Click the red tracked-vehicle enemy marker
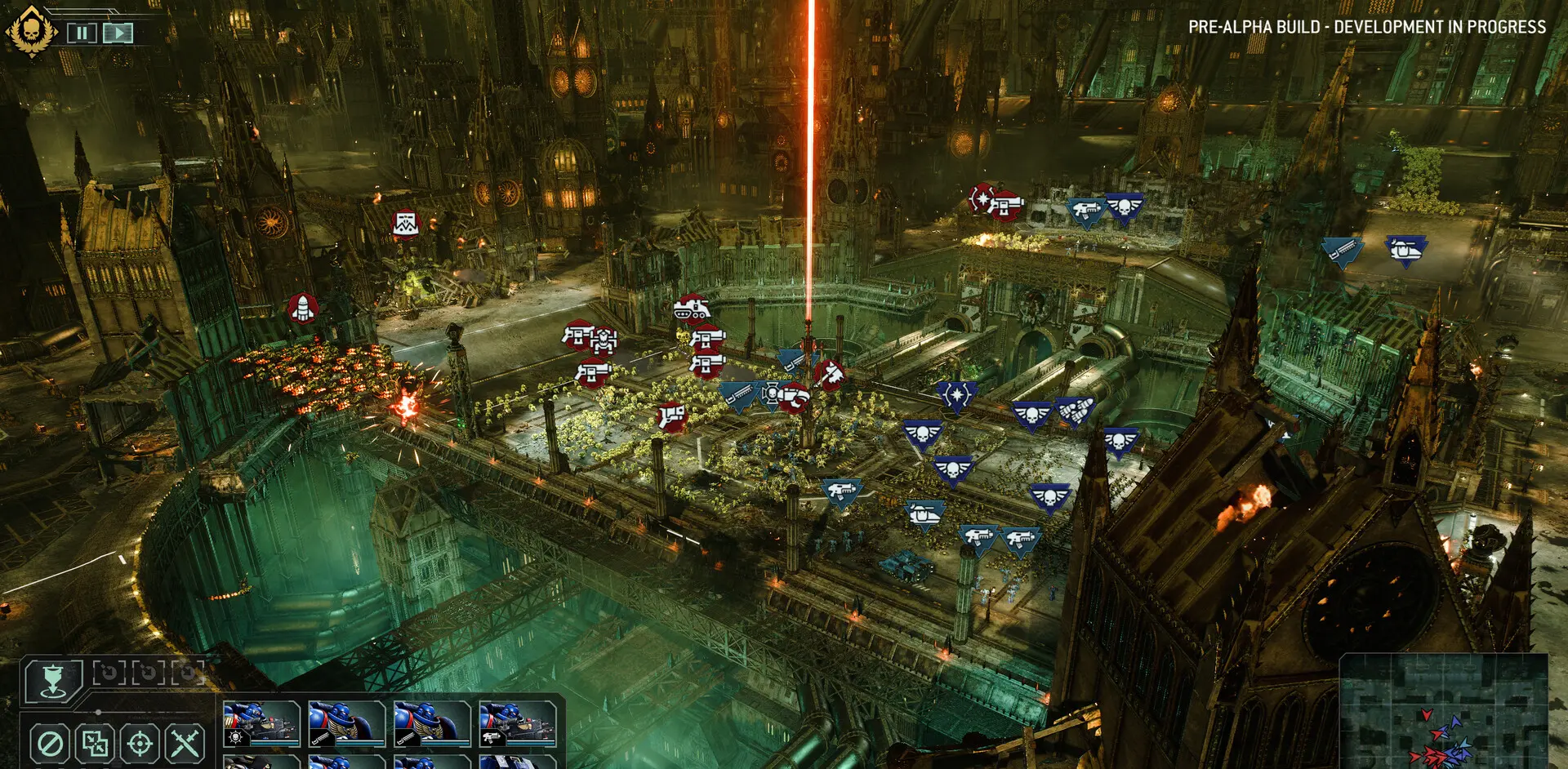The width and height of the screenshot is (1568, 769). click(691, 309)
